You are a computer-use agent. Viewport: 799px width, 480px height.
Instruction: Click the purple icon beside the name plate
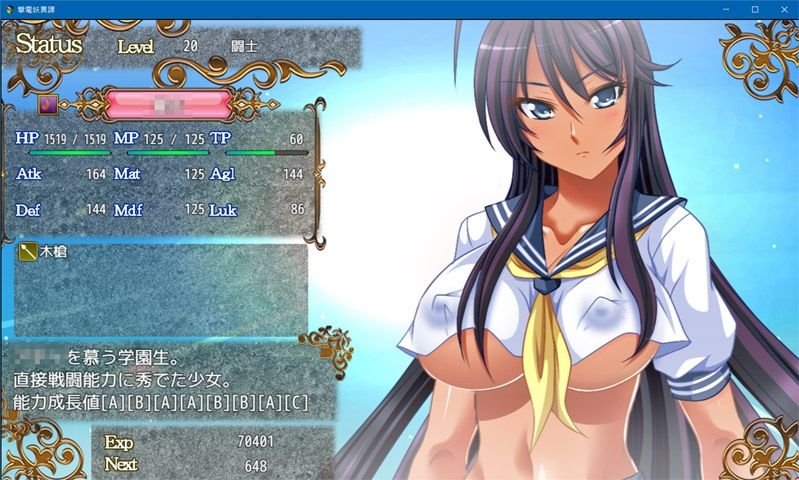[x=48, y=102]
